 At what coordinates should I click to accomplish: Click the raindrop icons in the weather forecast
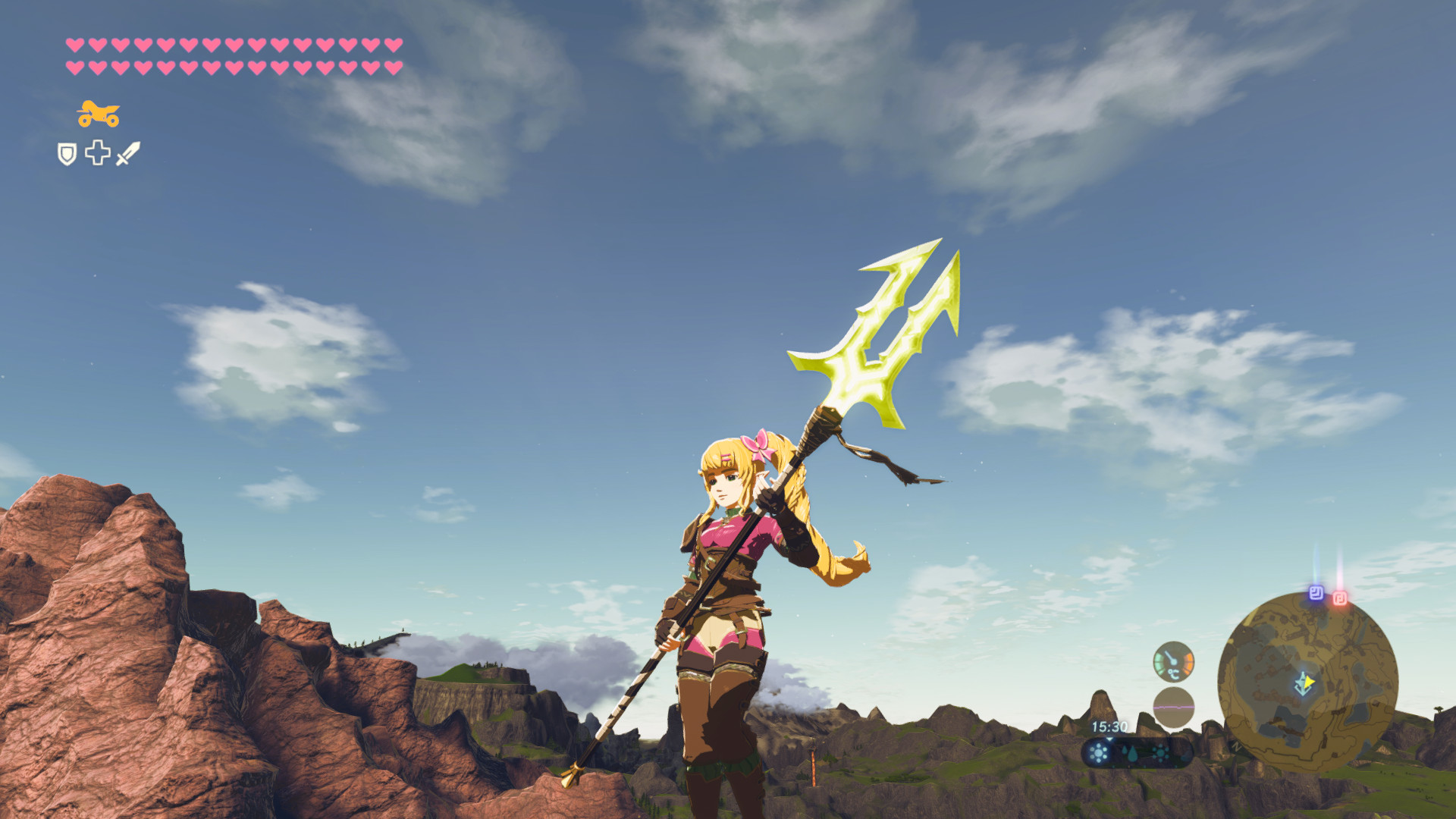point(1131,754)
